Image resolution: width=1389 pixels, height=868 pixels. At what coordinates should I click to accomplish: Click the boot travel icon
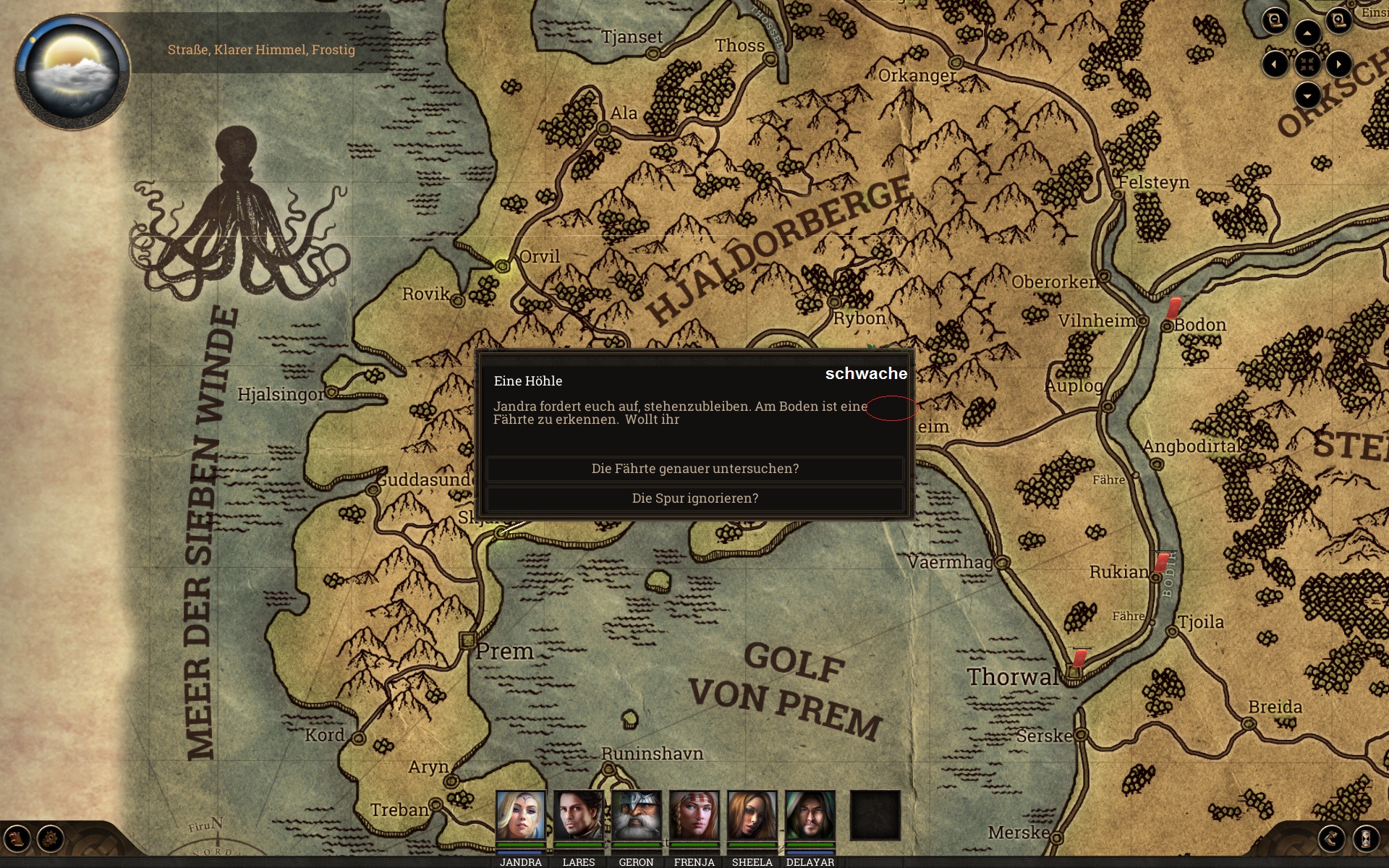point(1332,839)
